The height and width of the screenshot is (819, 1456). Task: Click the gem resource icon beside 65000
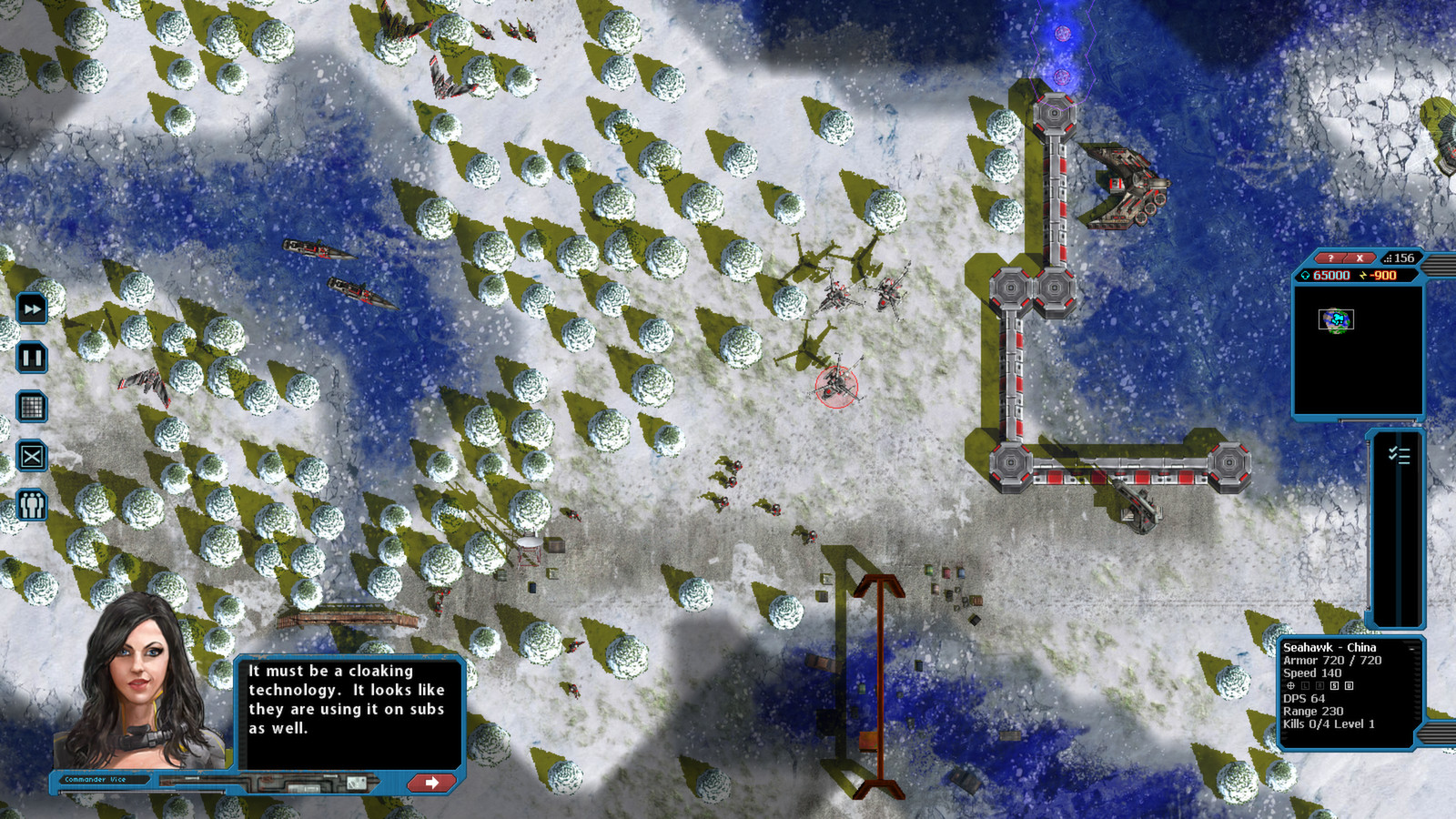(1306, 276)
